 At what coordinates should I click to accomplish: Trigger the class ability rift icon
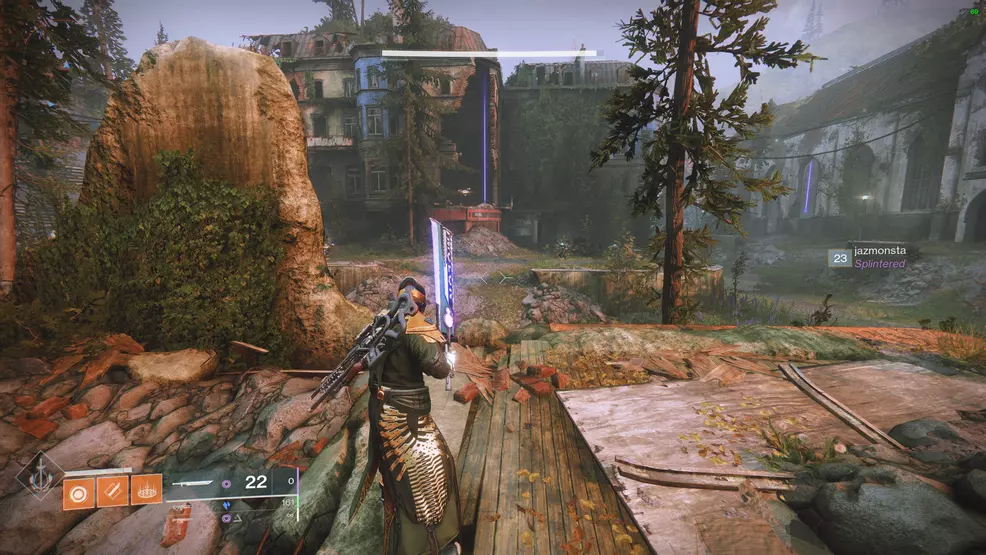coord(146,491)
